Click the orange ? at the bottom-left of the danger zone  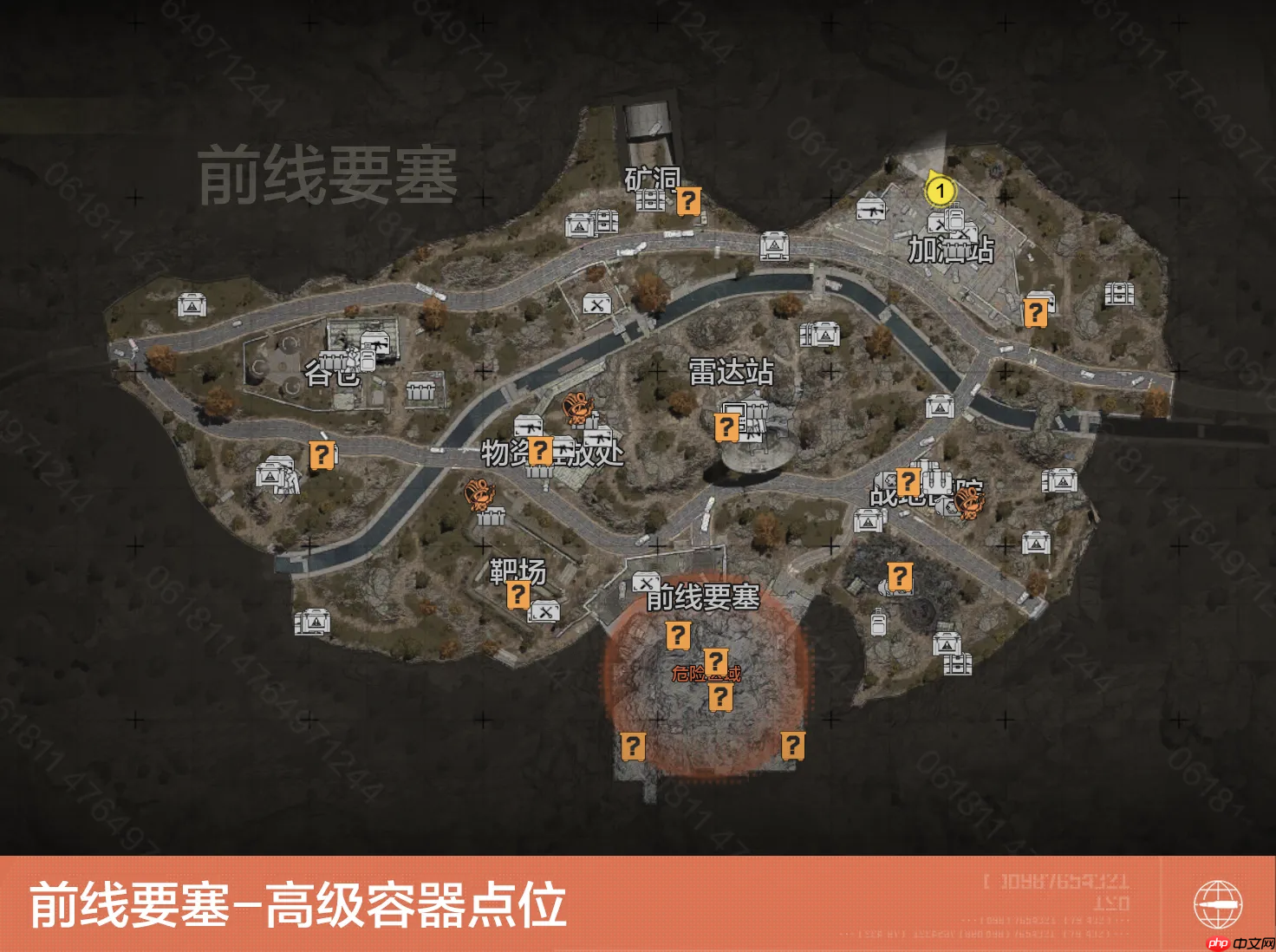point(635,744)
